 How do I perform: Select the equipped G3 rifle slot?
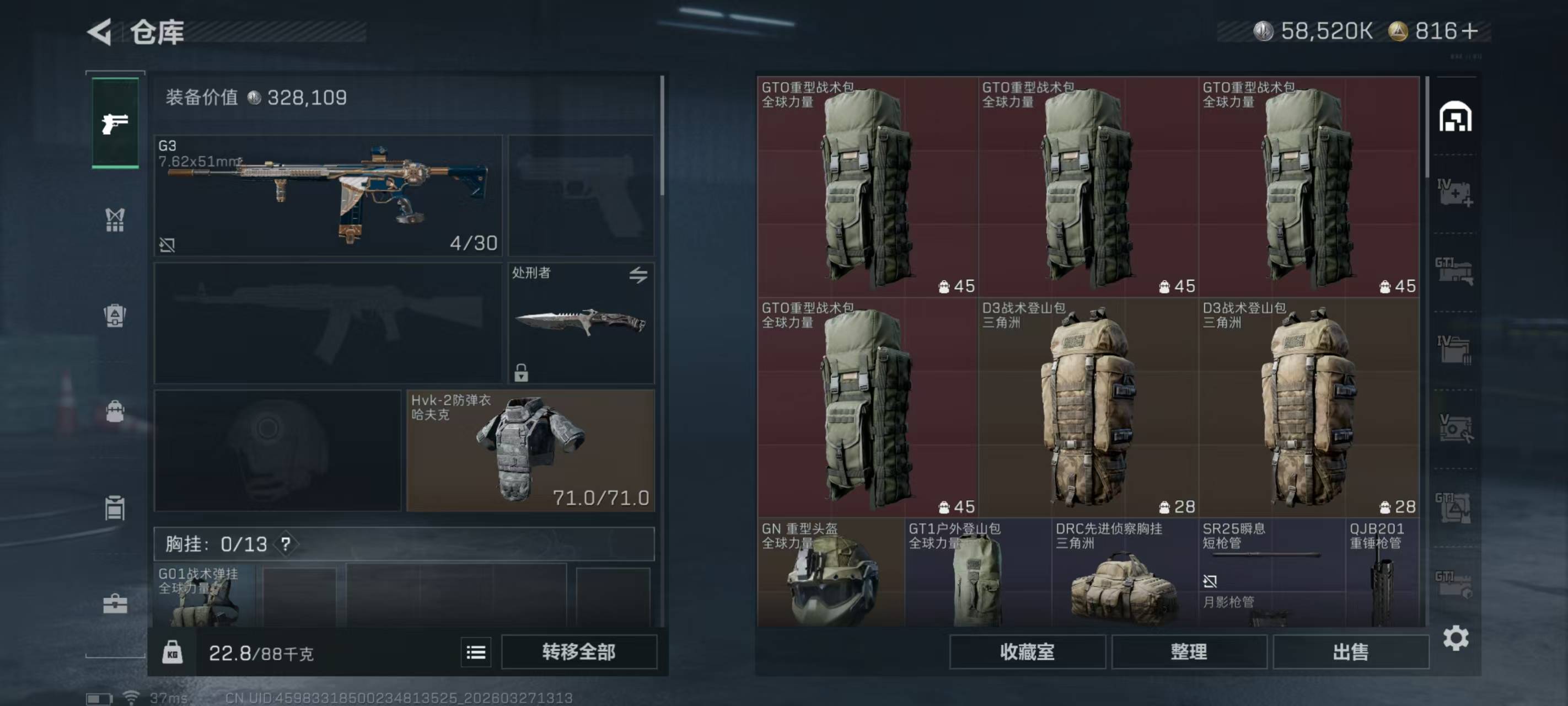point(328,195)
